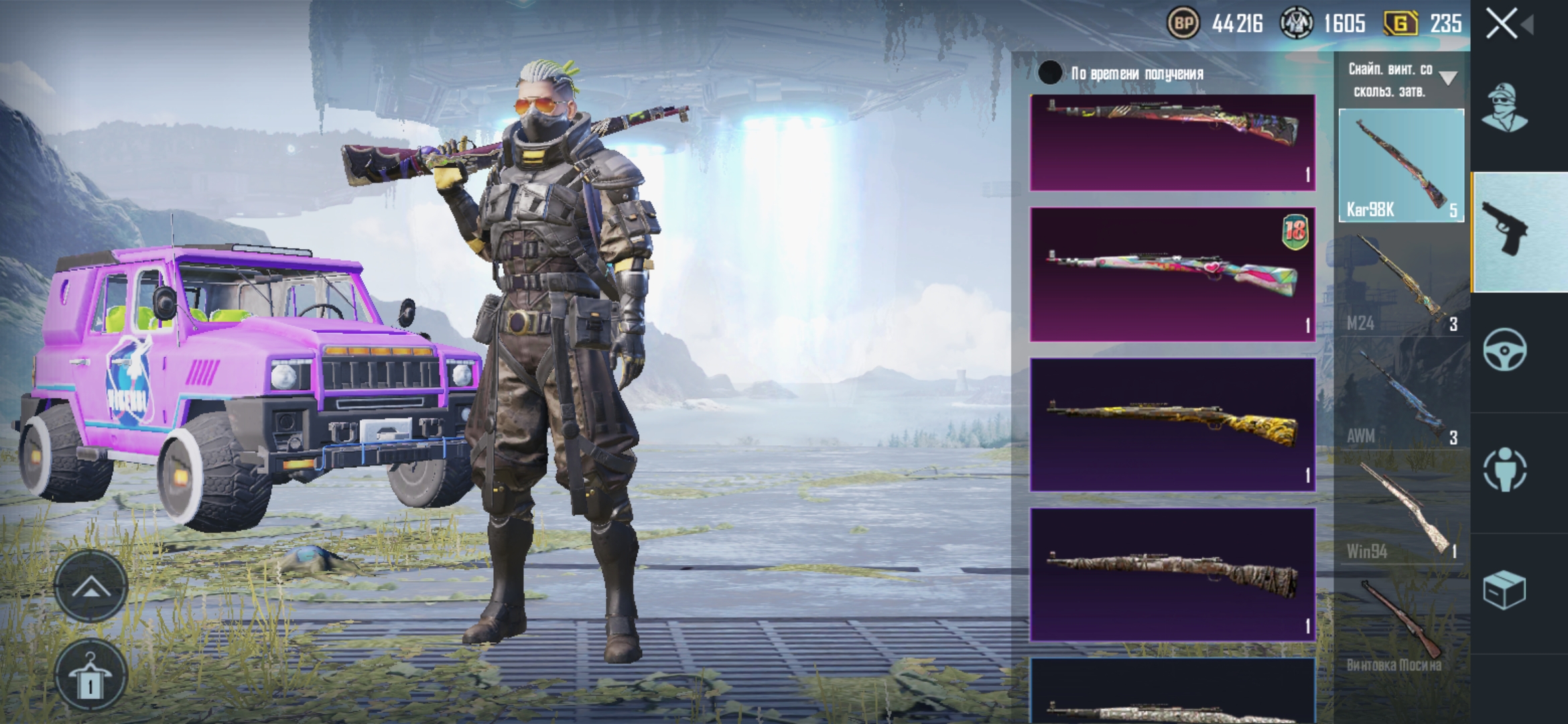Open the wardrobe hanger preset button
This screenshot has width=1568, height=724.
point(91,676)
